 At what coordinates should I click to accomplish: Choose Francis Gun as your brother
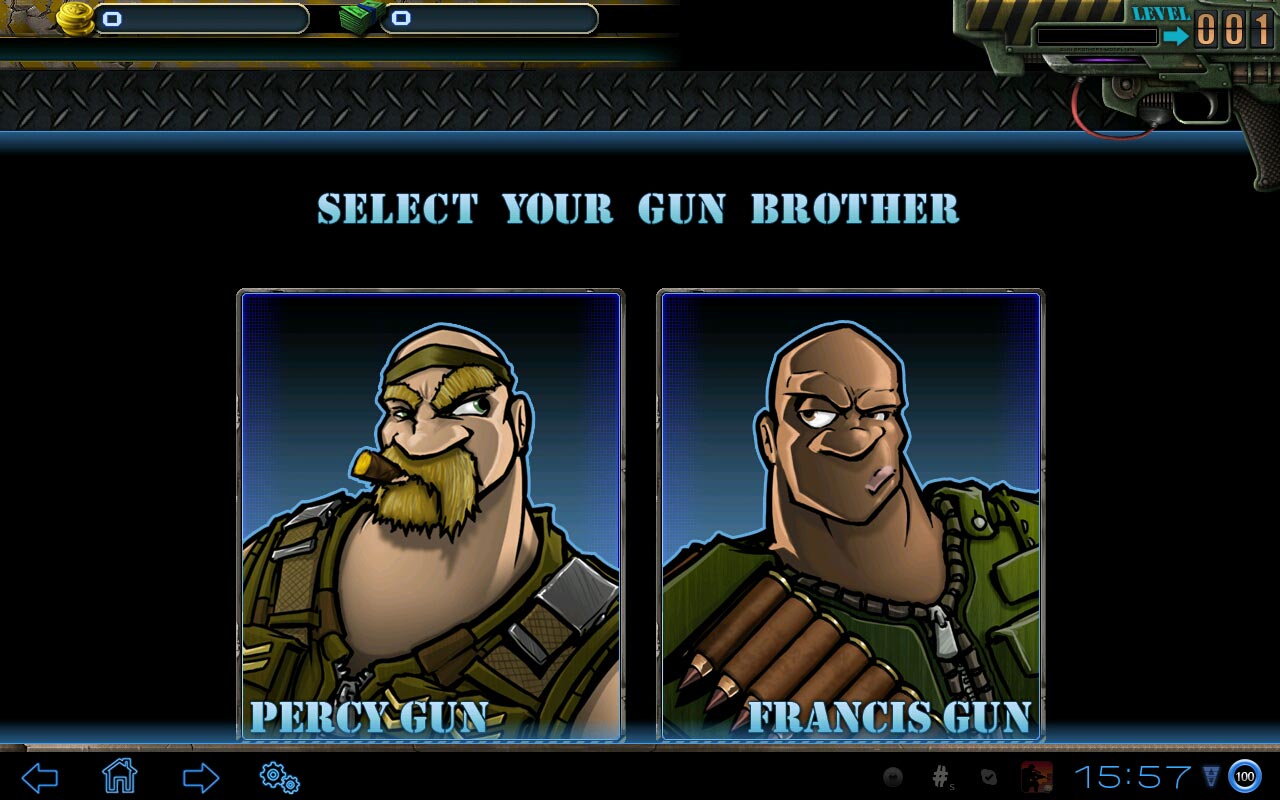[x=850, y=515]
